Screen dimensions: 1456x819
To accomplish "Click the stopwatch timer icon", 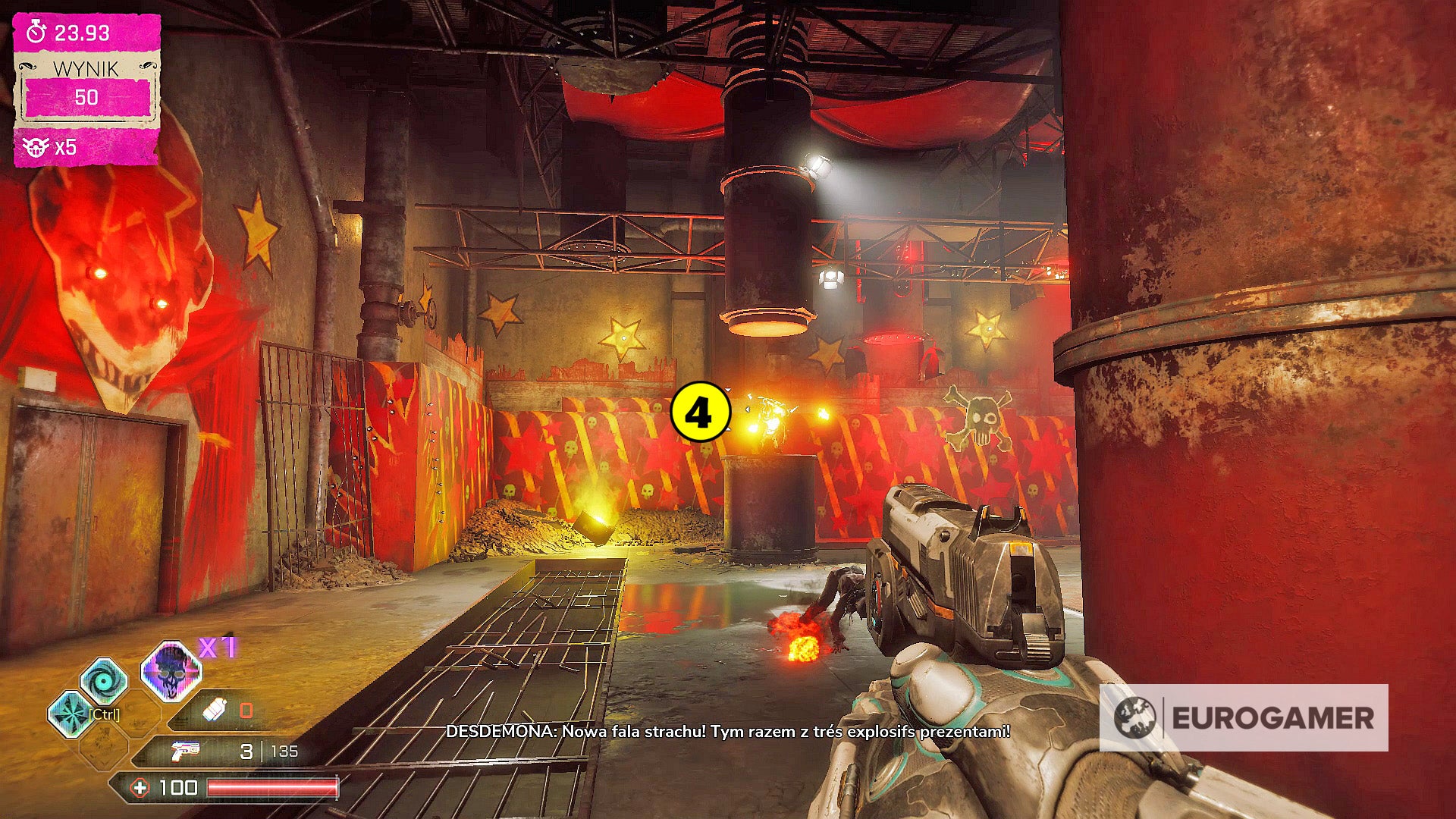I will click(36, 33).
